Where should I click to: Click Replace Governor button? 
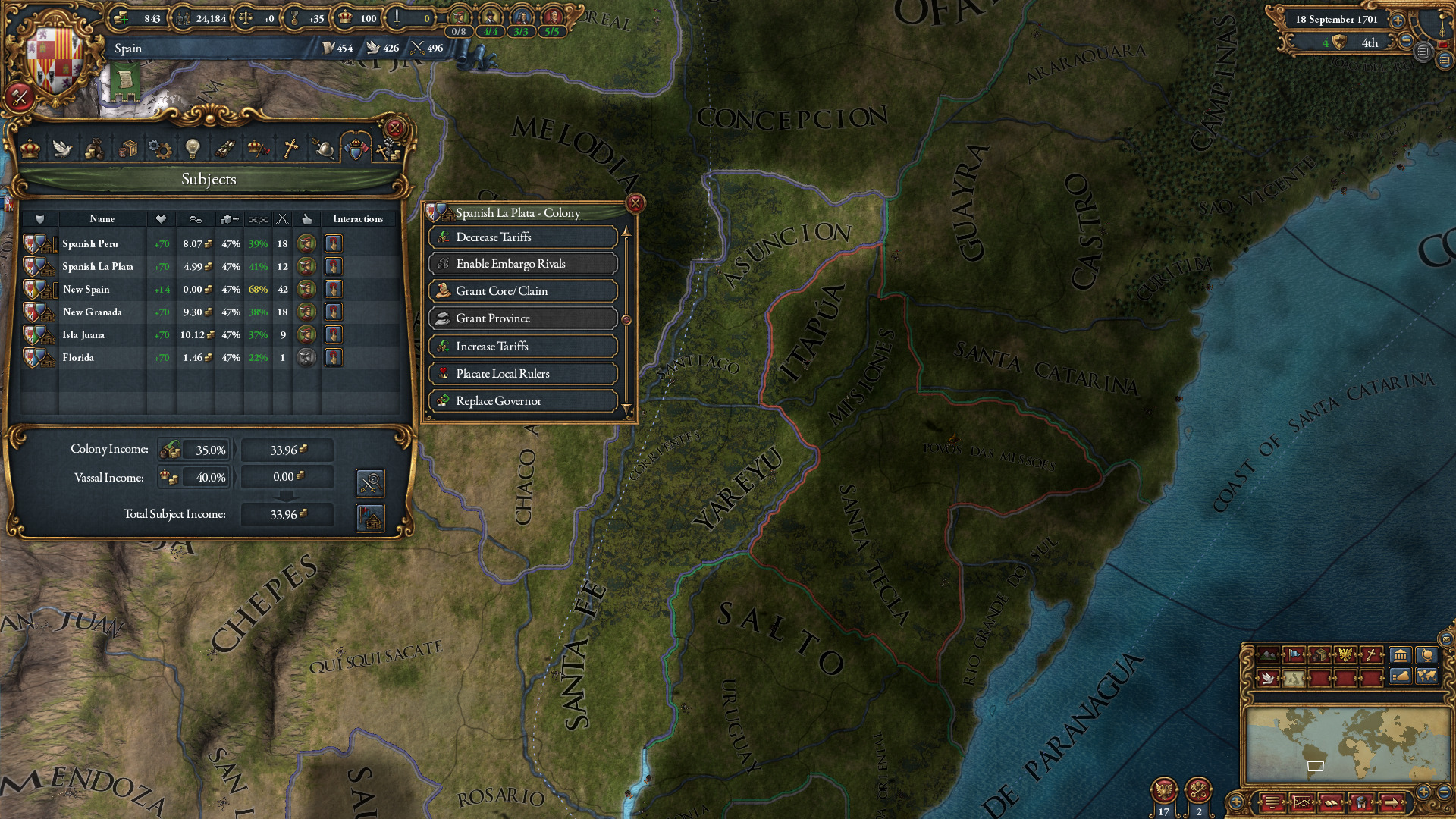click(522, 401)
